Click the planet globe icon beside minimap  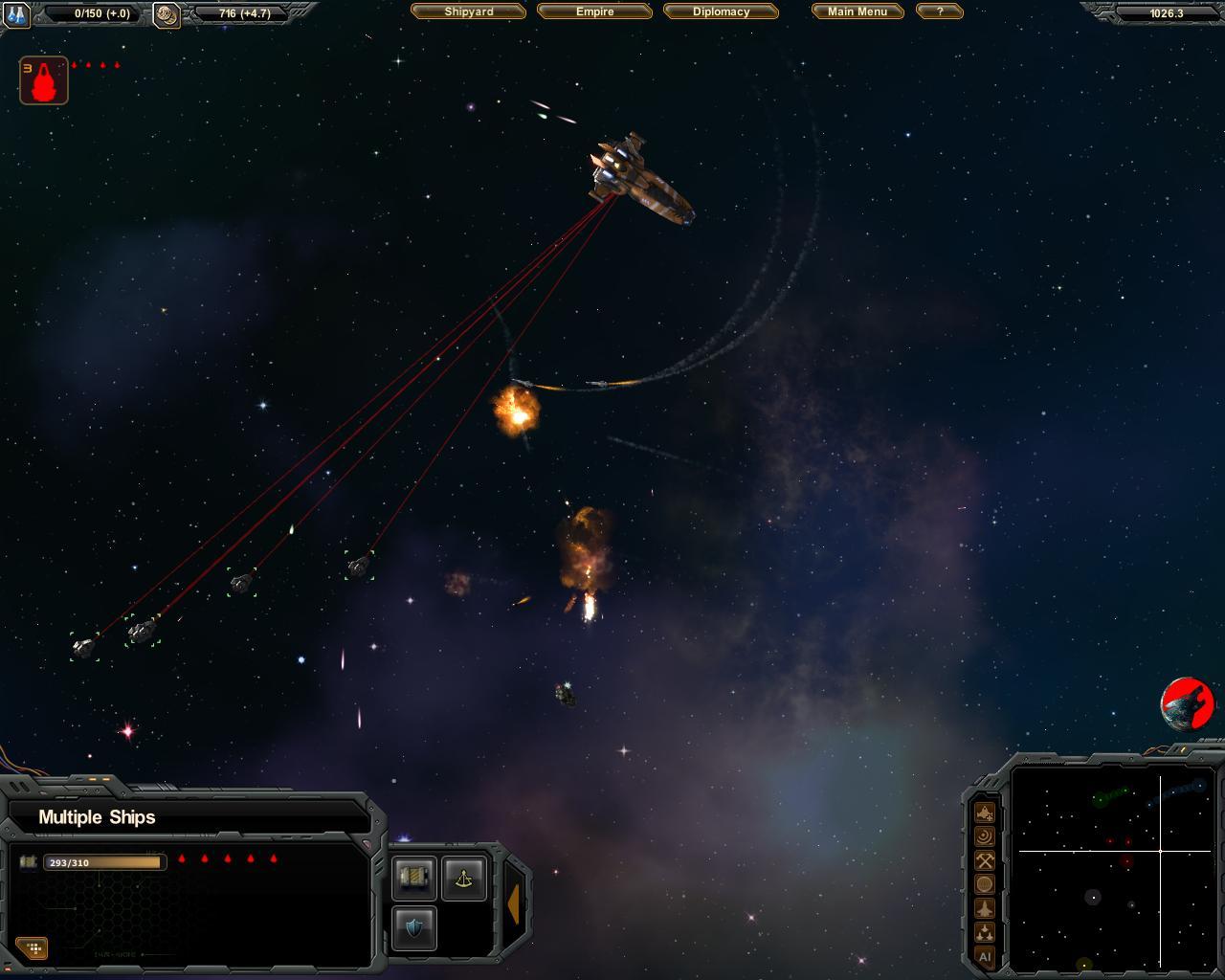tap(984, 884)
